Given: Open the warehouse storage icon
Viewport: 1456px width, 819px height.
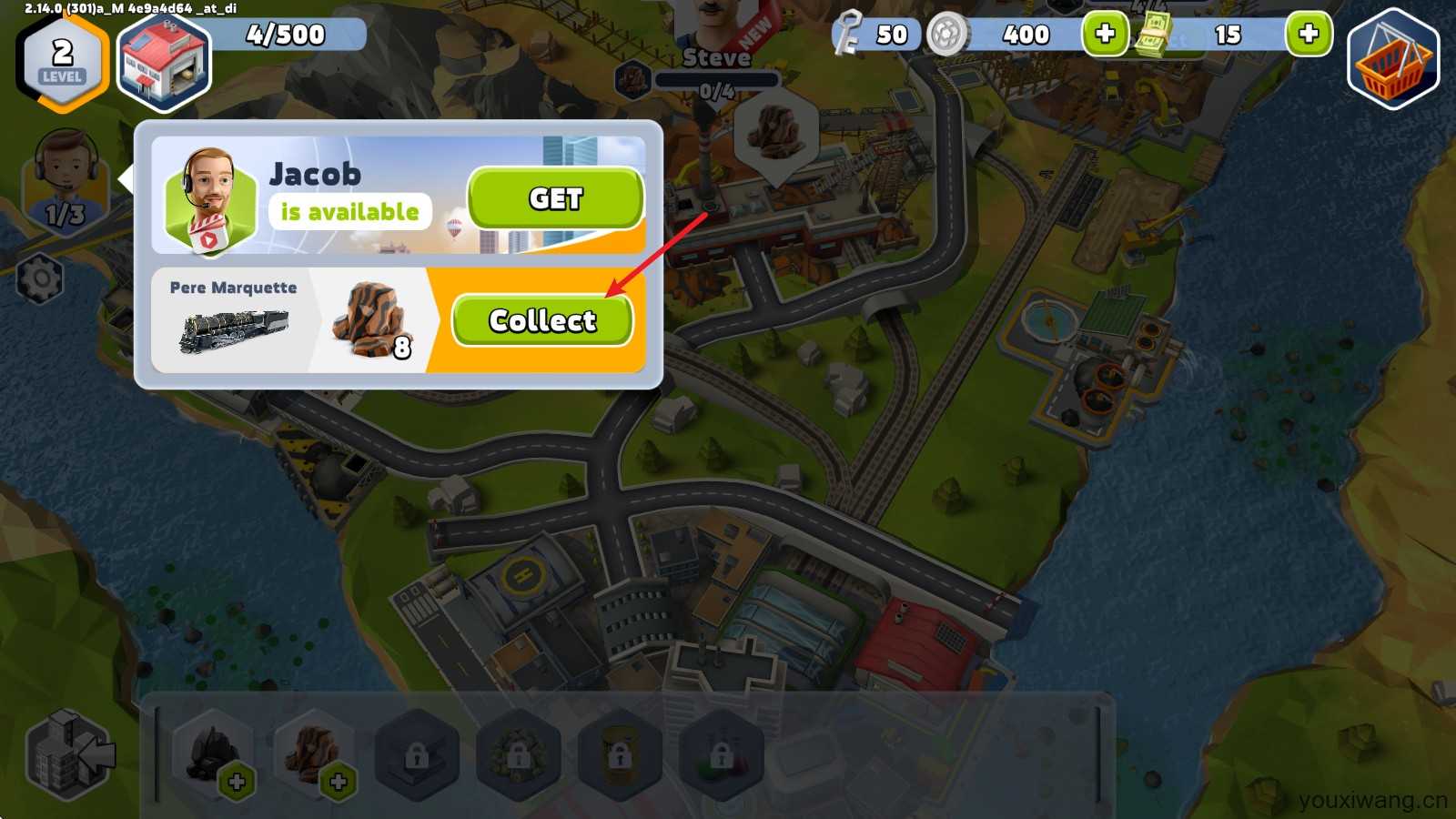Looking at the screenshot, I should pyautogui.click(x=164, y=62).
